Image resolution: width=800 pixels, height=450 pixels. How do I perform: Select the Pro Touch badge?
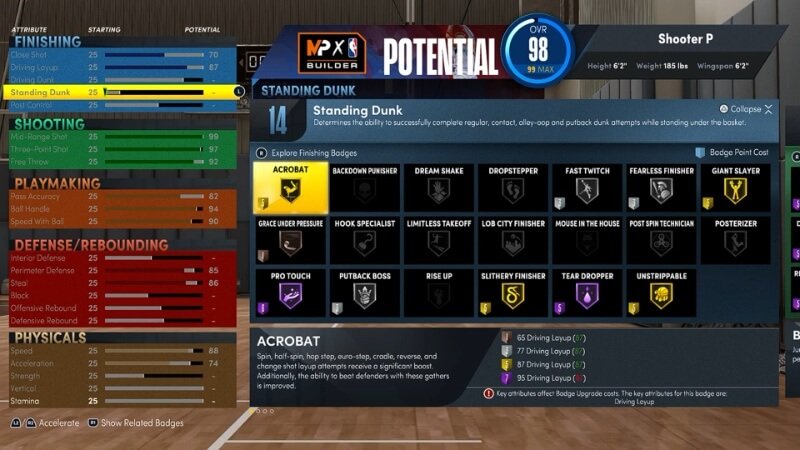coord(288,293)
